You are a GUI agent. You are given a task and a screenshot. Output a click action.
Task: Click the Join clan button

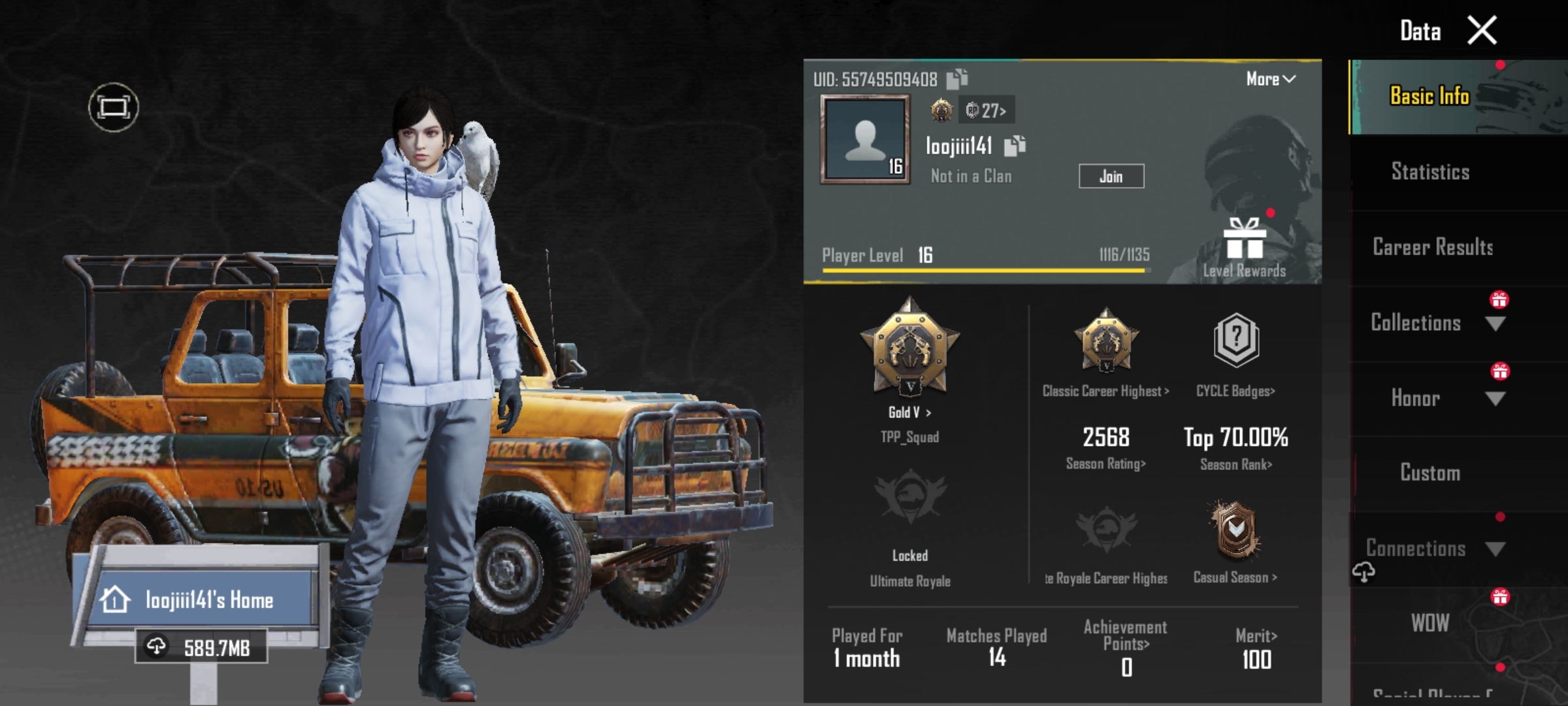1111,176
